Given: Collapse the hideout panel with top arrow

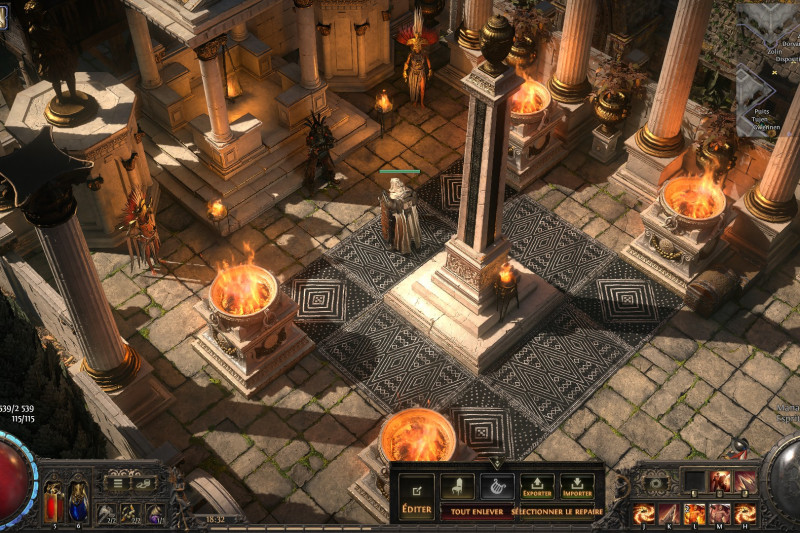Looking at the screenshot, I should (x=496, y=463).
